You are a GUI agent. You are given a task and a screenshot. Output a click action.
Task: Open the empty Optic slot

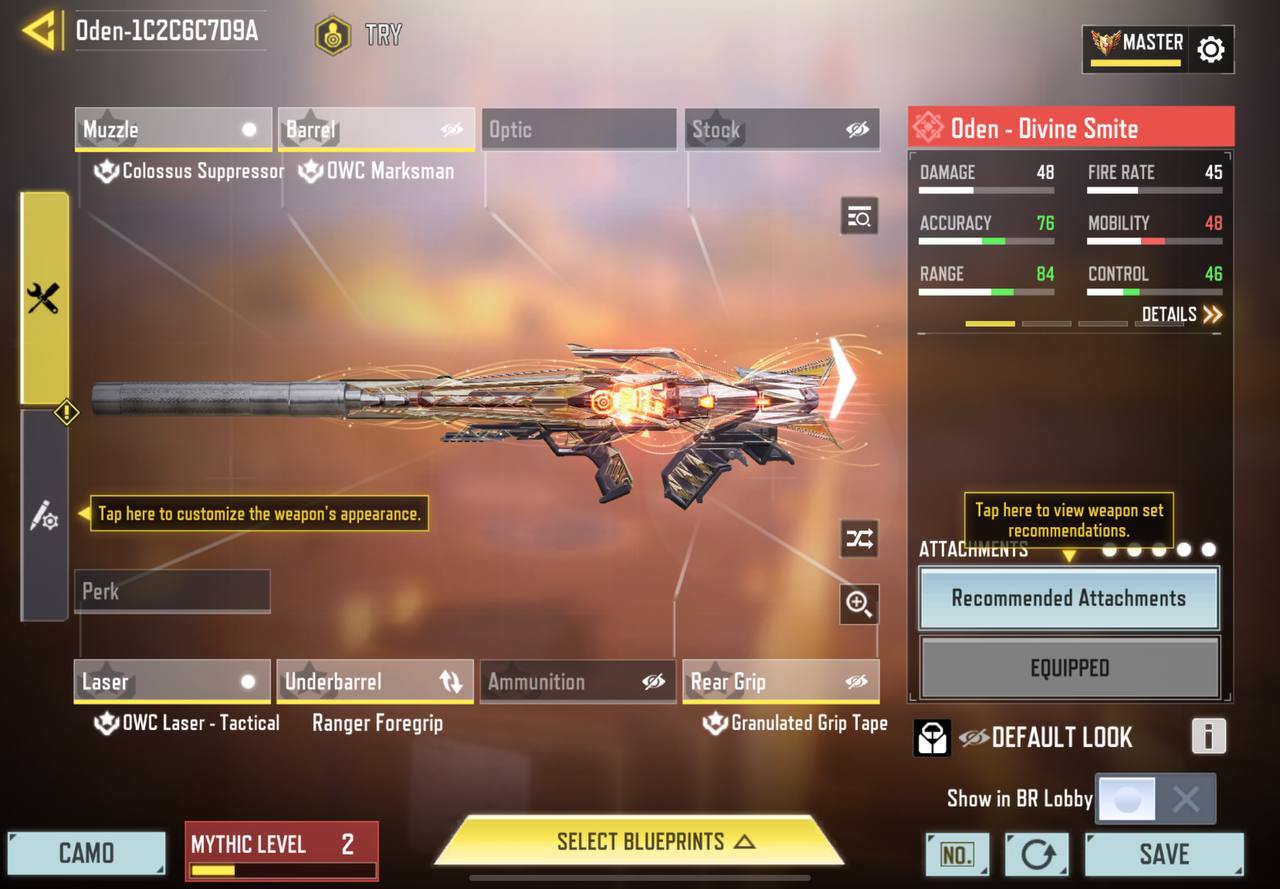tap(578, 130)
